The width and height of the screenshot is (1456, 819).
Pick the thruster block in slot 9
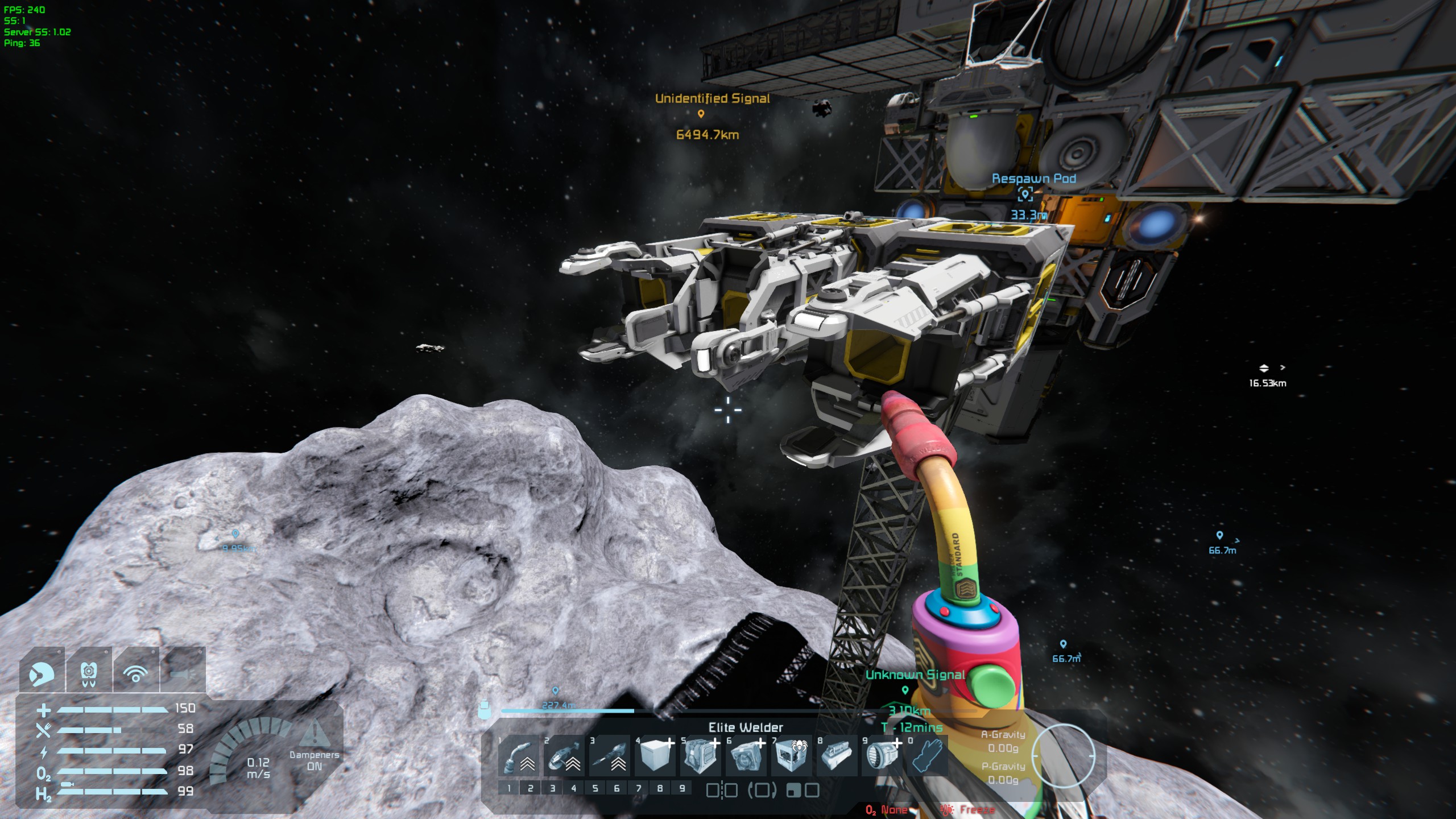(881, 756)
